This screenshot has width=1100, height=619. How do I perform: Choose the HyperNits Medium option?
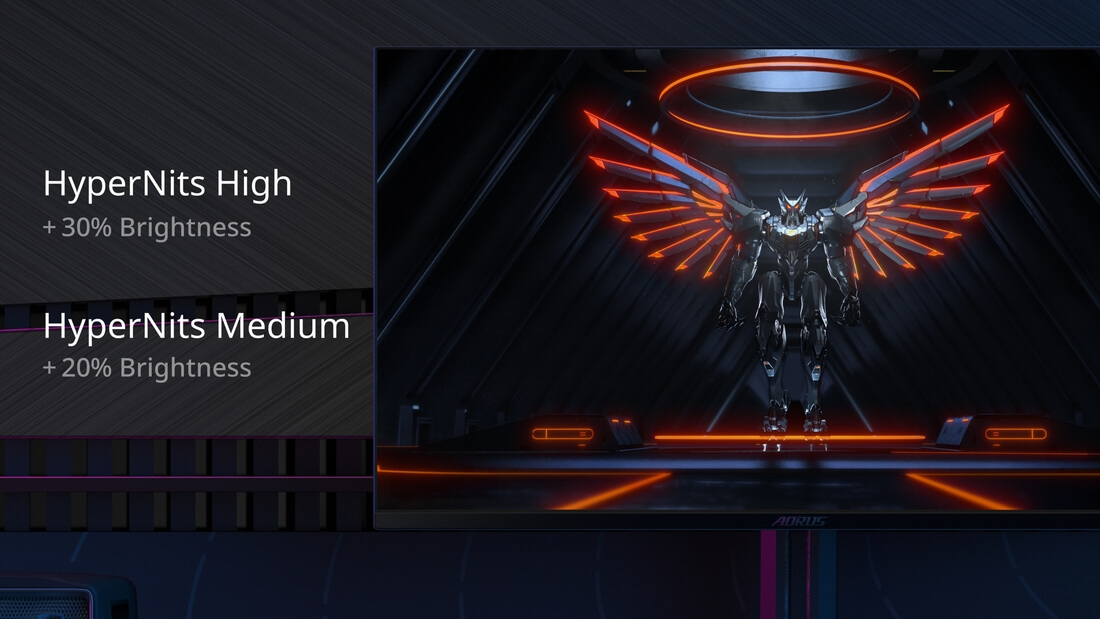196,328
